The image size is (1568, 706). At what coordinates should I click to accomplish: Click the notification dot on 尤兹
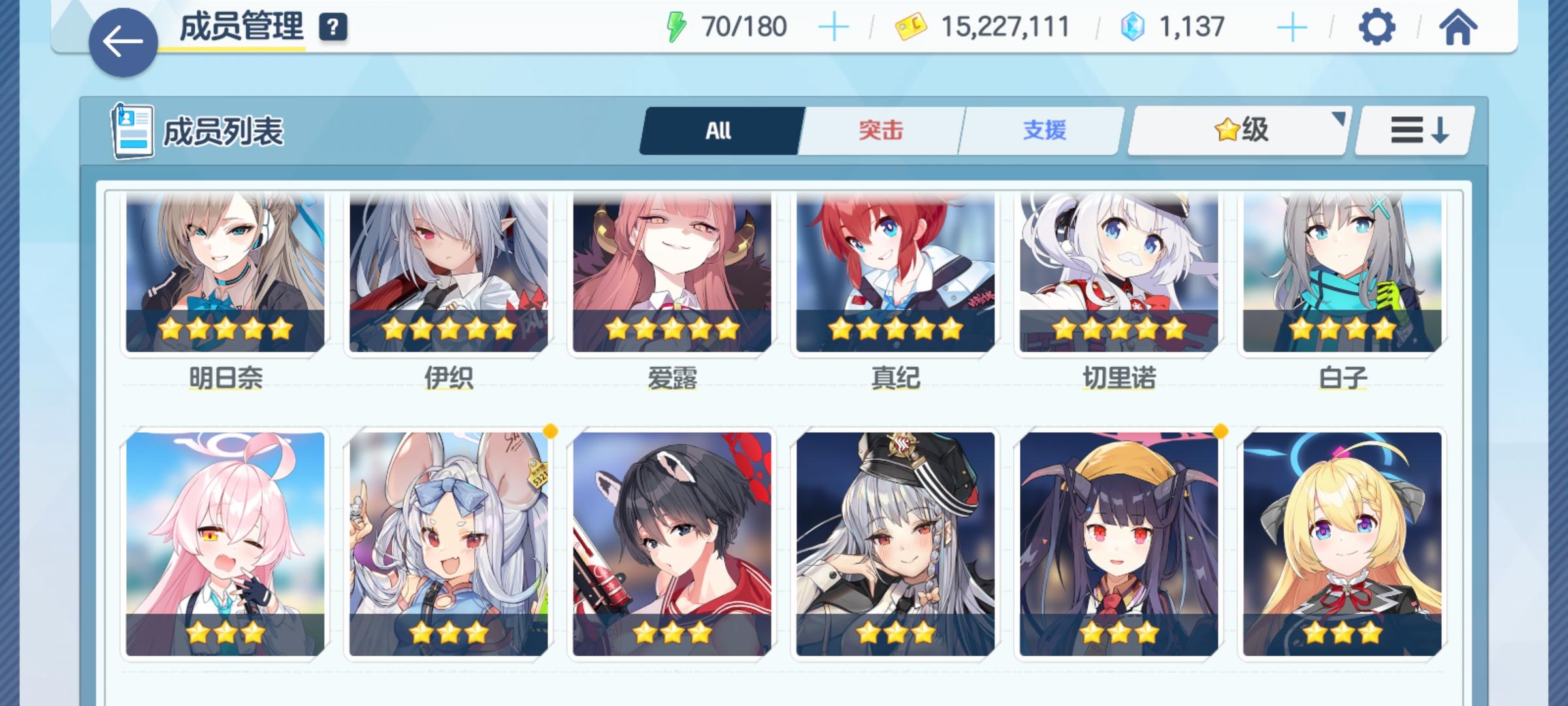551,432
